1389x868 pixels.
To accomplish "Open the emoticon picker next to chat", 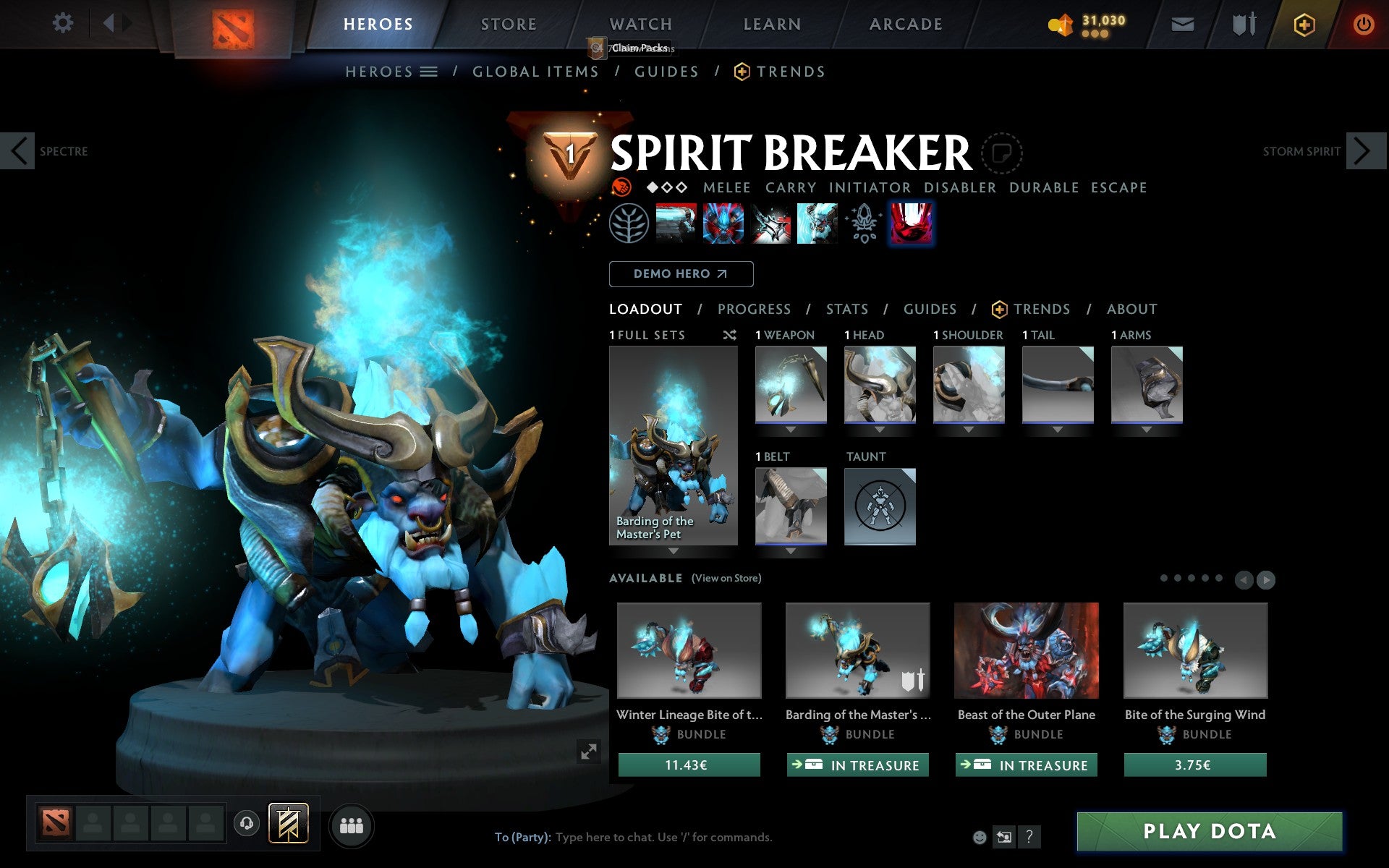I will 980,838.
